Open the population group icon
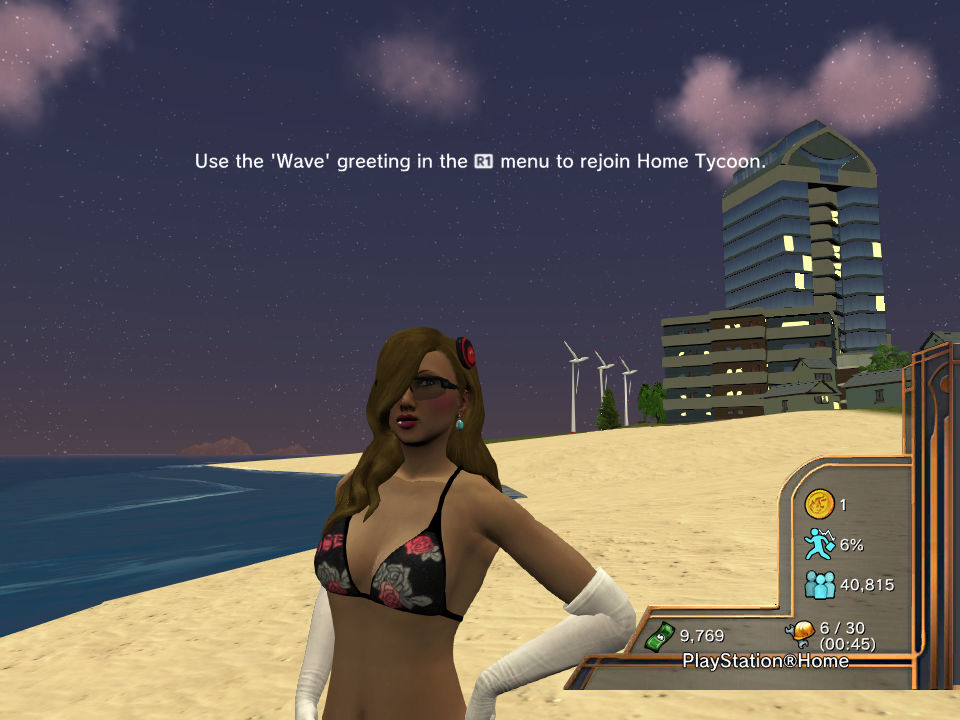The width and height of the screenshot is (960, 720). (x=819, y=584)
